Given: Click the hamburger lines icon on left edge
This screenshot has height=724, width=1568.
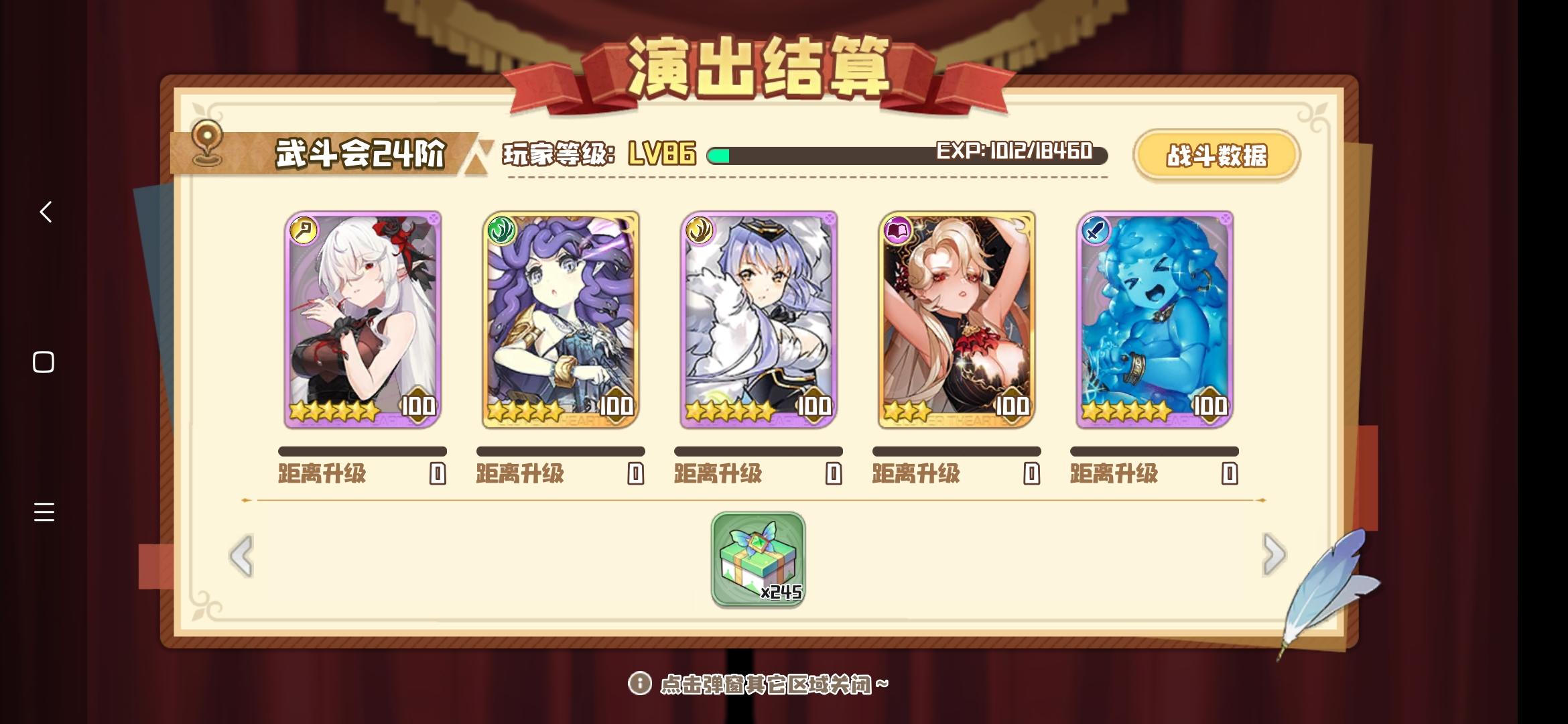Looking at the screenshot, I should [x=45, y=513].
